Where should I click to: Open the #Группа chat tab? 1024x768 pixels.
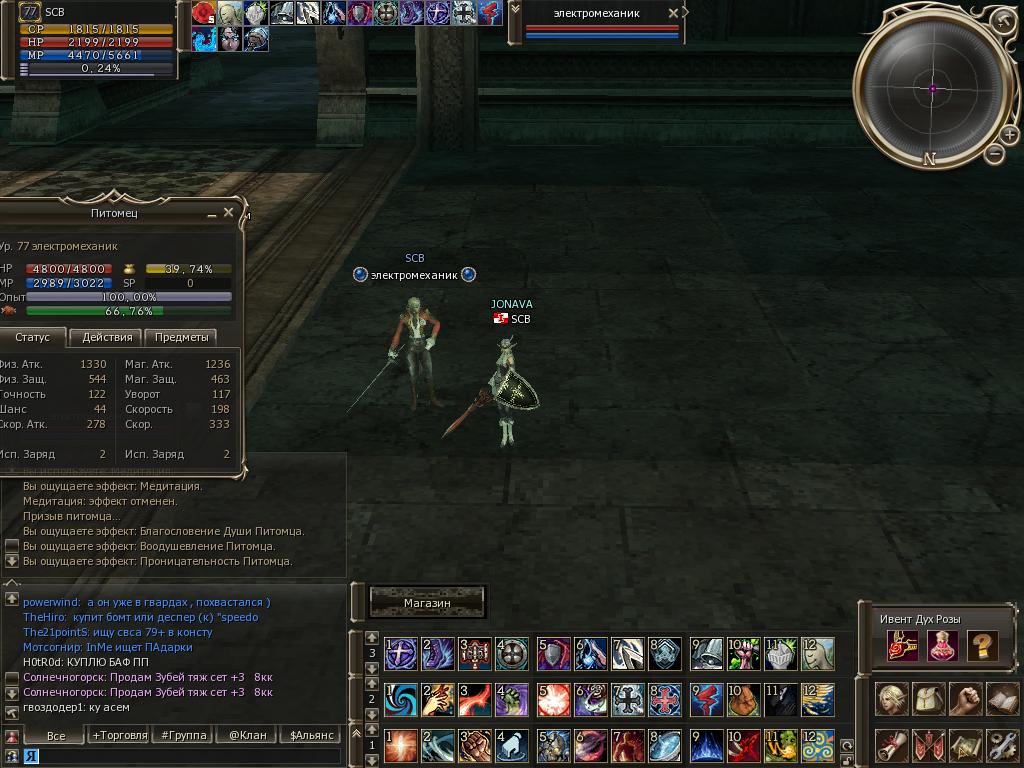[x=184, y=735]
